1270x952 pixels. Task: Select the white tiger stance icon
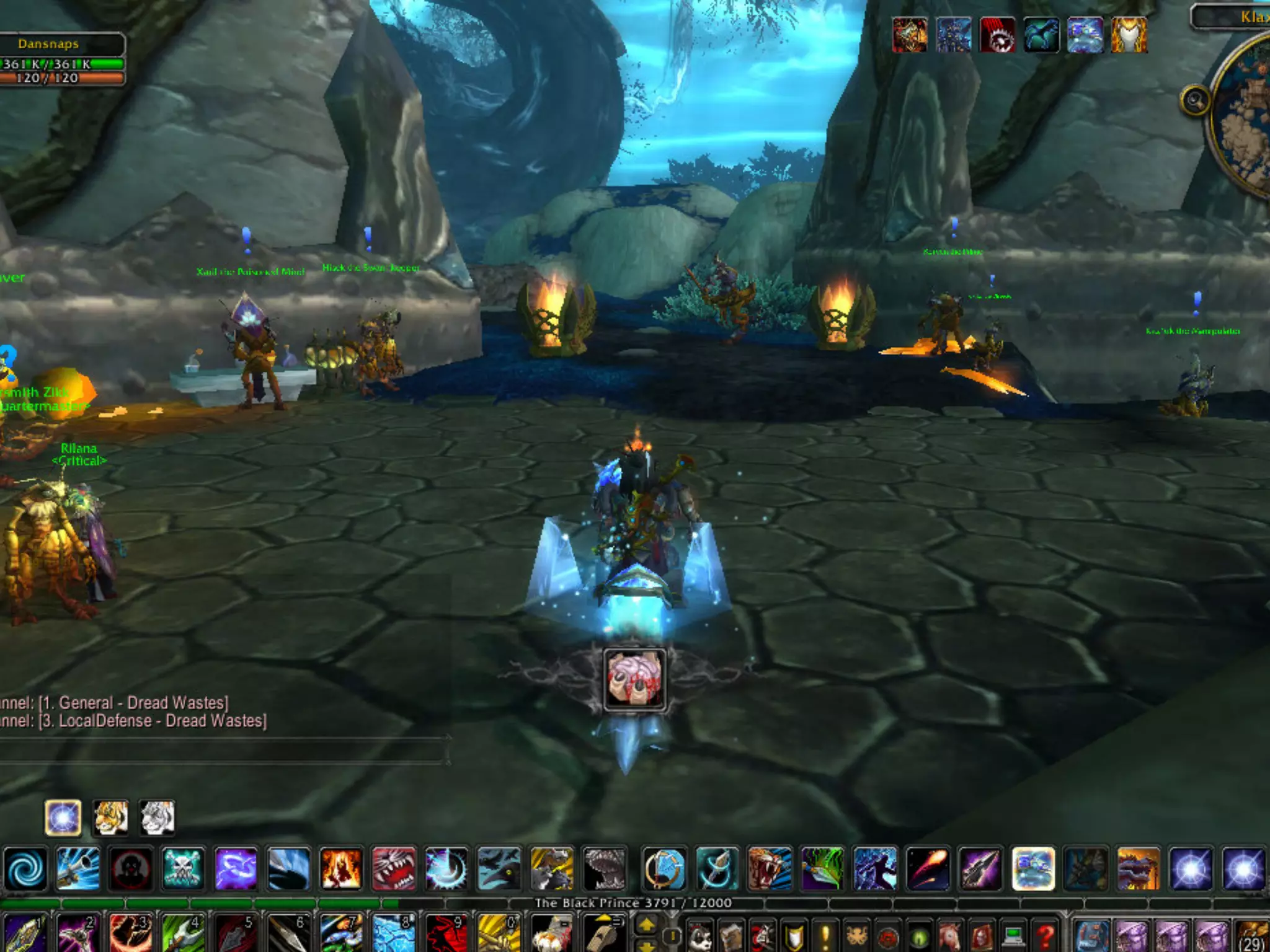tap(157, 818)
